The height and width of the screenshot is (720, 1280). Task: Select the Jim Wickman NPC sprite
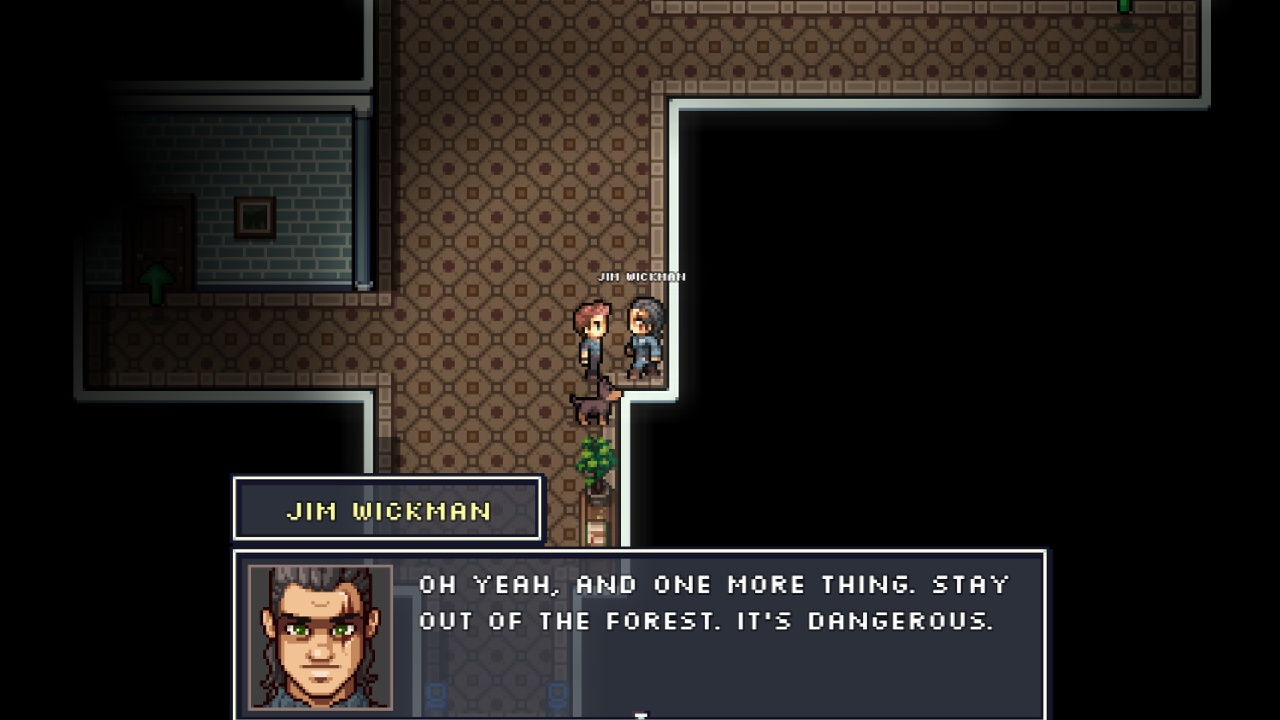tap(641, 335)
